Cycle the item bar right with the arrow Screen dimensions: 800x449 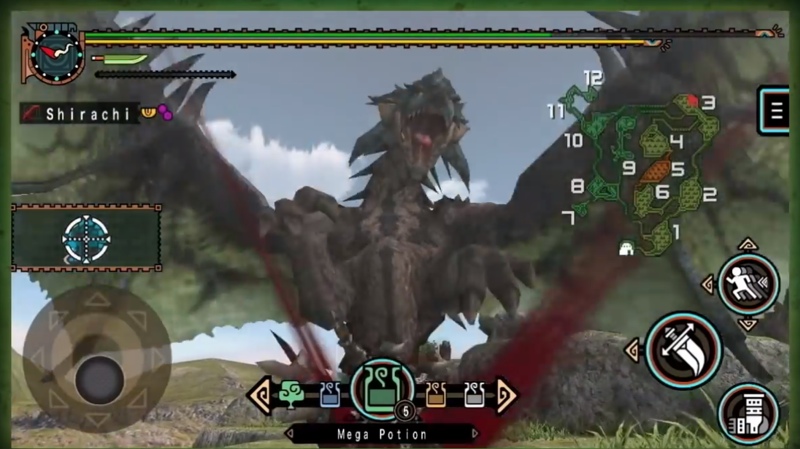[x=506, y=395]
